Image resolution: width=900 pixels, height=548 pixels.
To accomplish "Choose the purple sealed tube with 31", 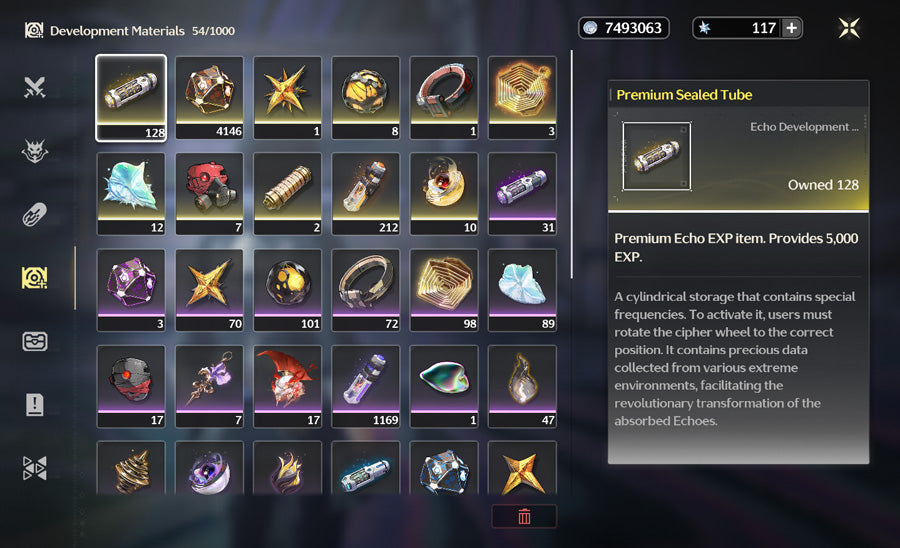I will [x=522, y=193].
